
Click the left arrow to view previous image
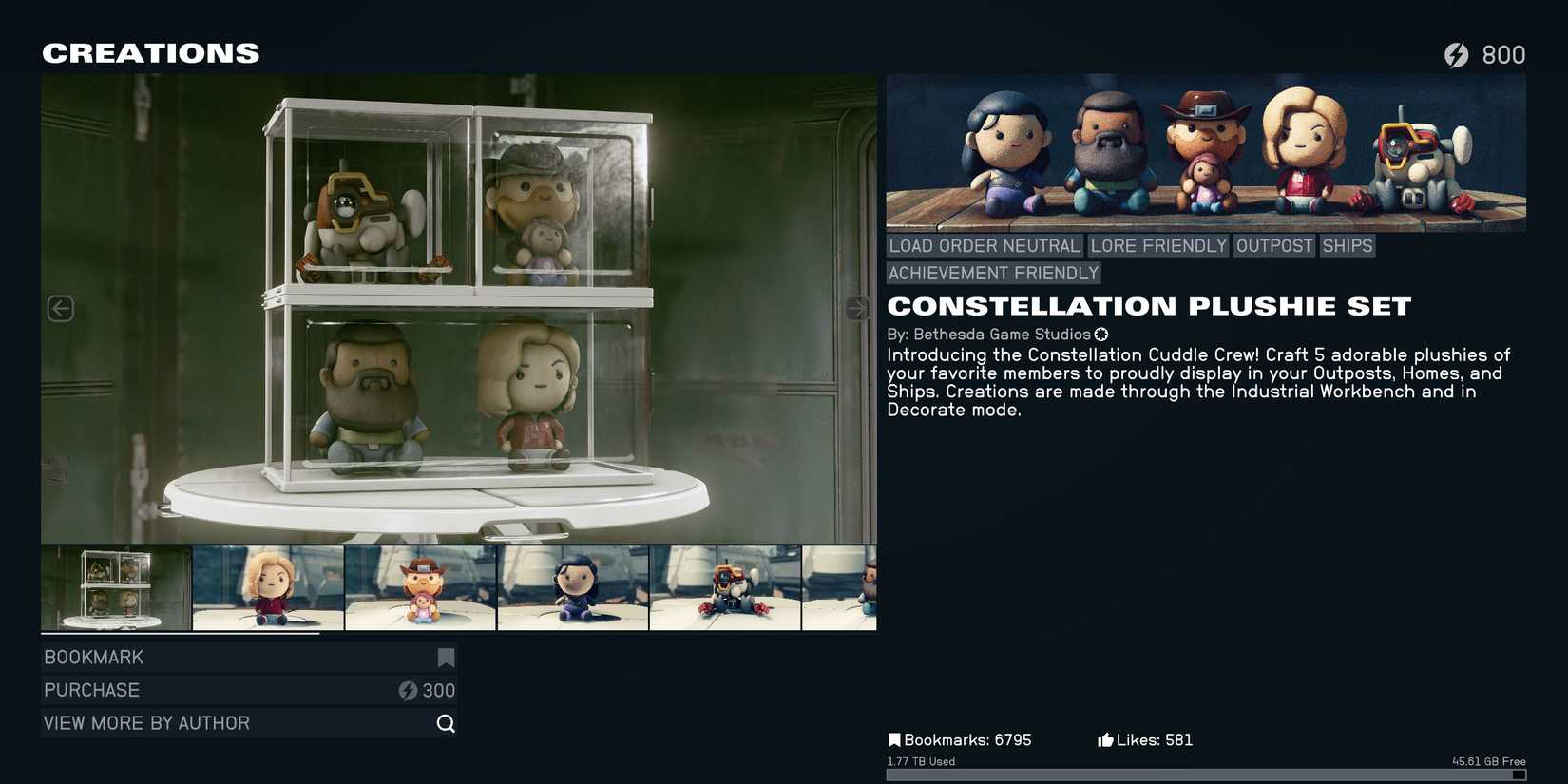coord(60,308)
